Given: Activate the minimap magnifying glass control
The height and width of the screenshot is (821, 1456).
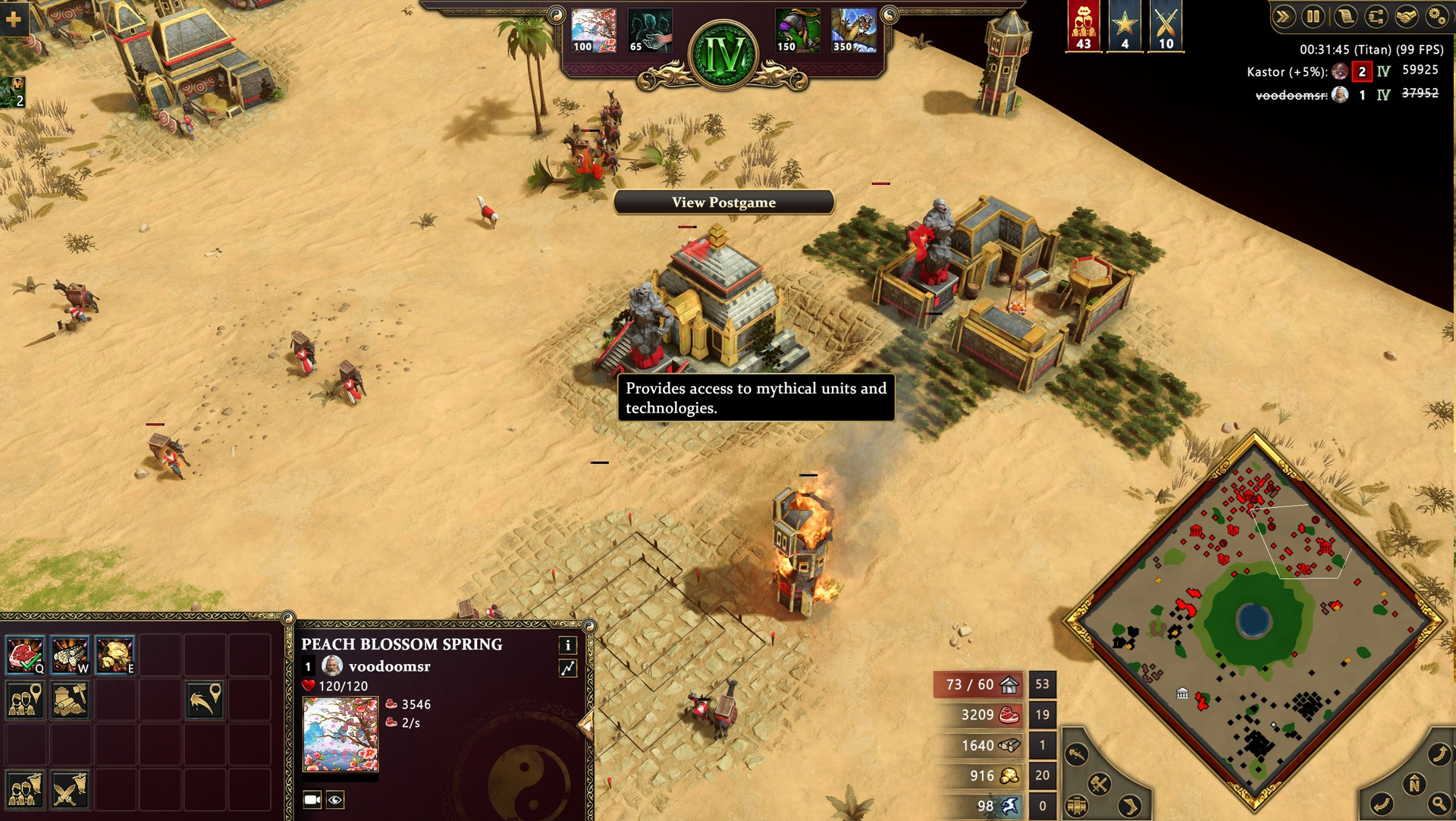Looking at the screenshot, I should 1437,804.
